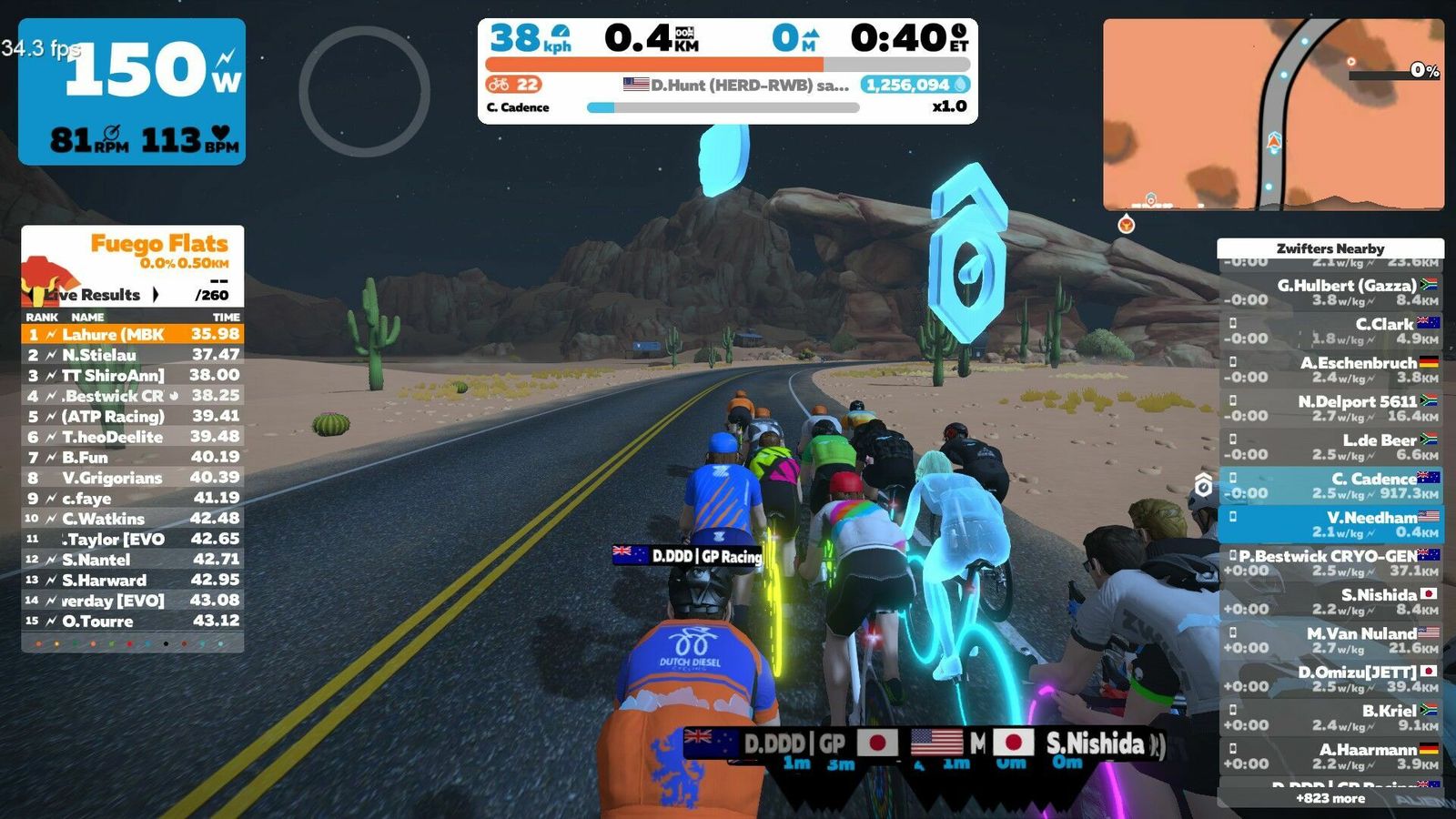
Task: Choose C.Clark from the nearby riders list
Action: 1330,331
